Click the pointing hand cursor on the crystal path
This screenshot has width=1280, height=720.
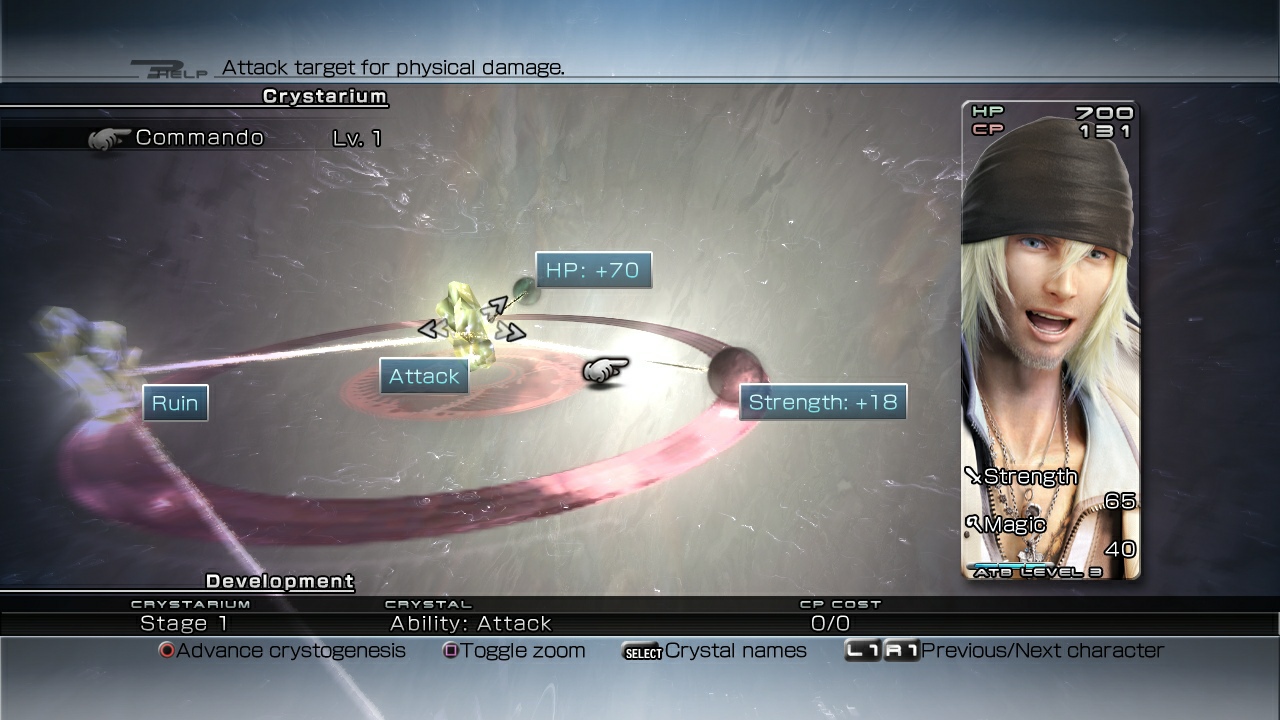click(x=605, y=369)
